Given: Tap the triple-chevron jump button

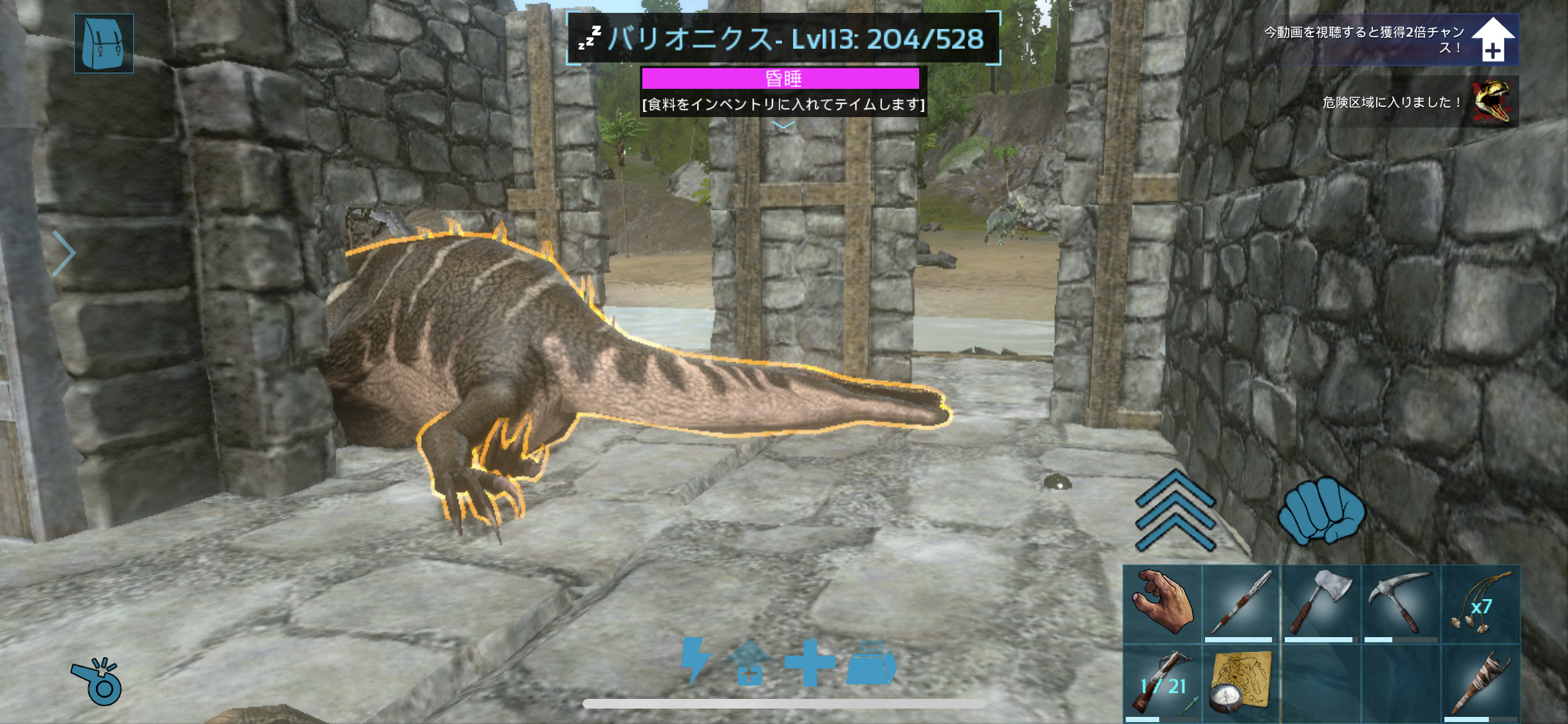Looking at the screenshot, I should click(x=1175, y=510).
